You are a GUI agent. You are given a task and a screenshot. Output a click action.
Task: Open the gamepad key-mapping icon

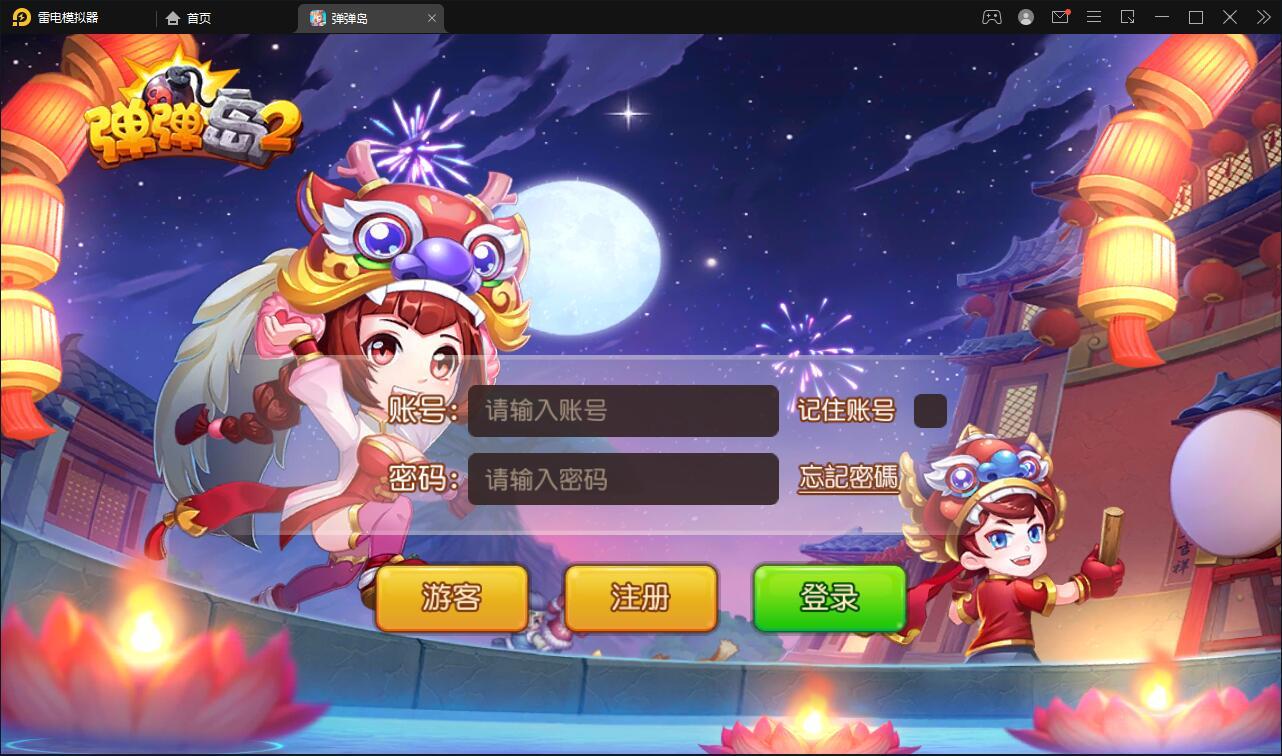tap(991, 17)
